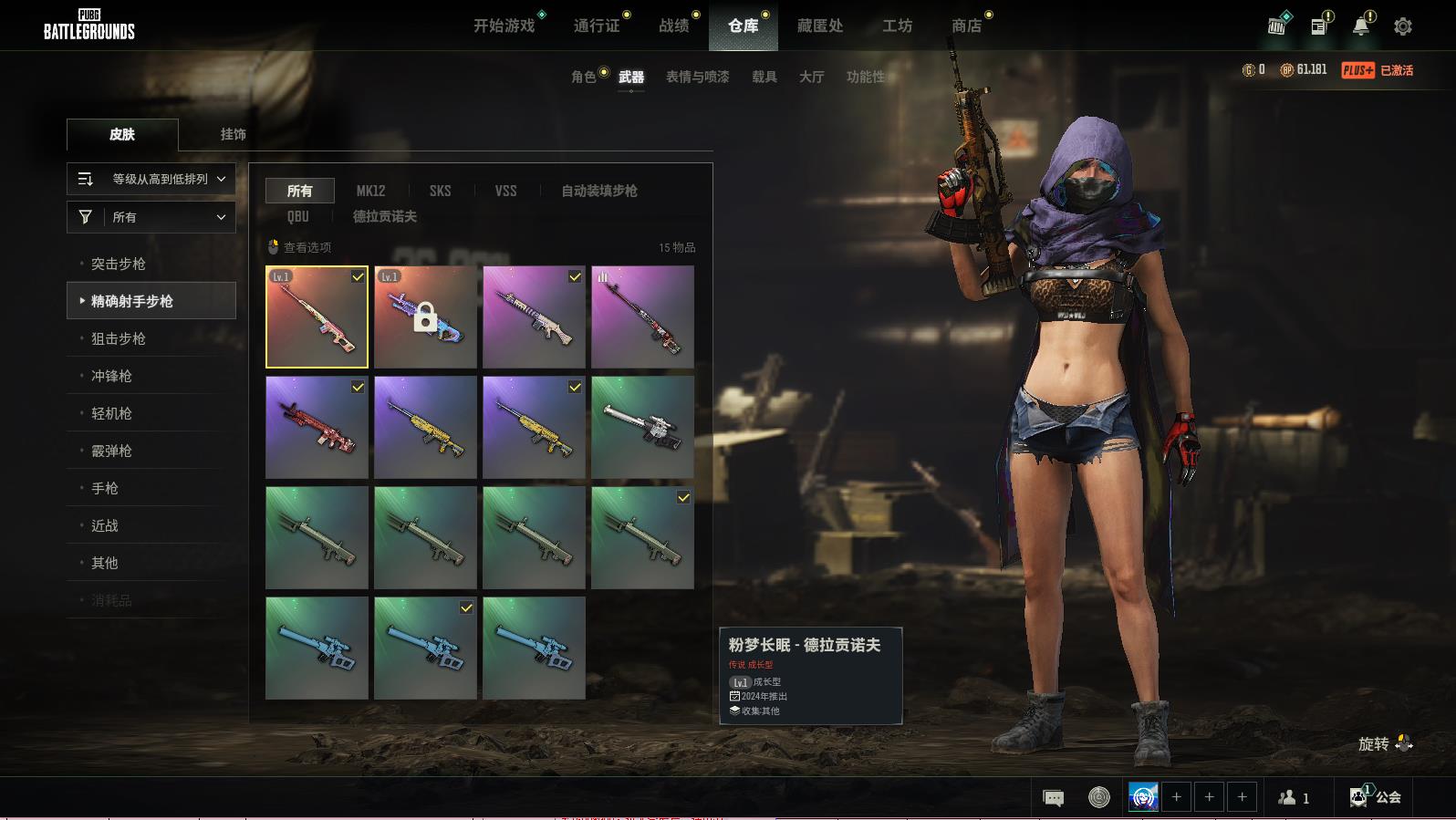Open the notifications bell icon
This screenshot has width=1456, height=820.
tap(1360, 26)
